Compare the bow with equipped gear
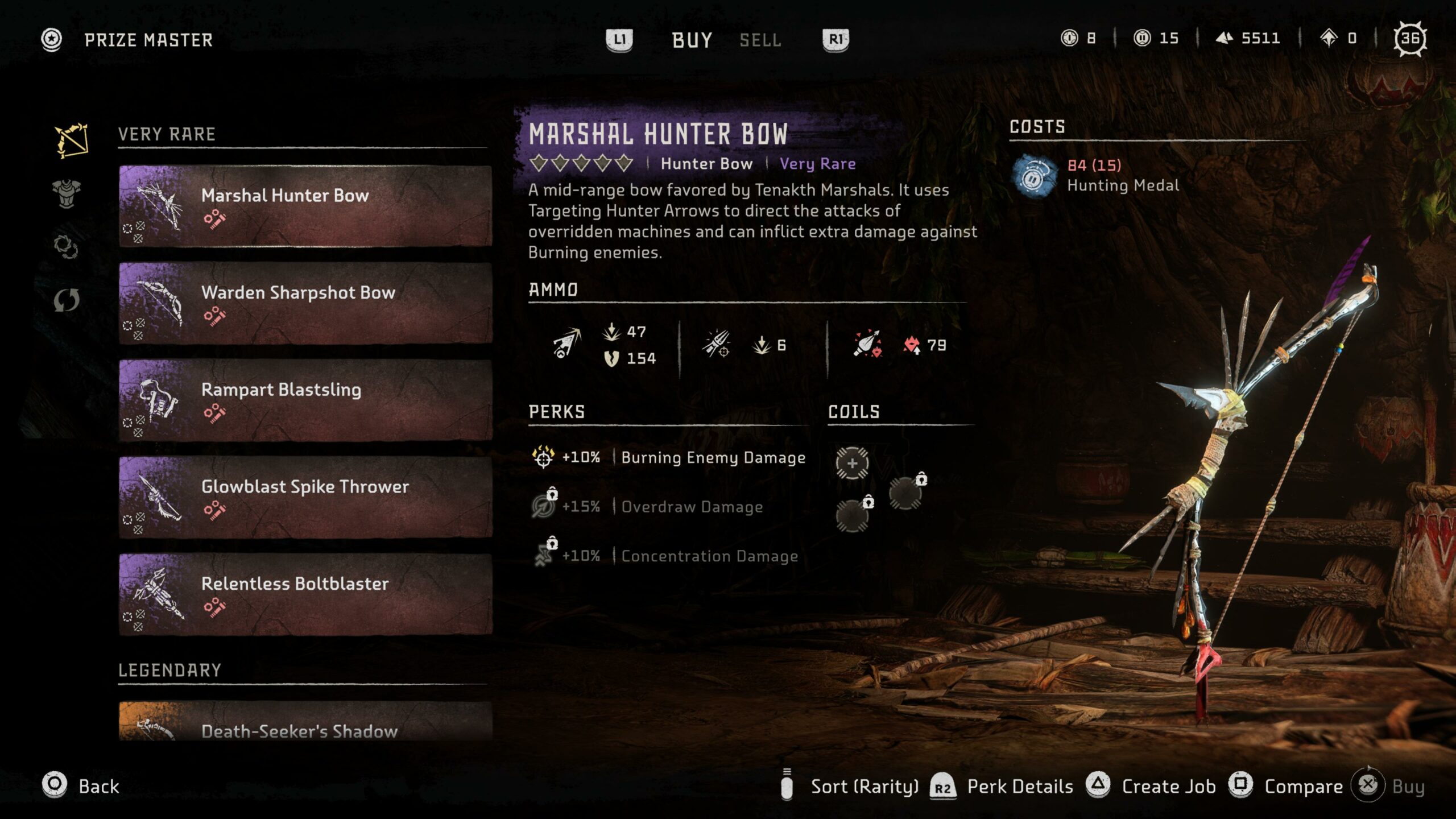The width and height of the screenshot is (1456, 819). coord(1287,787)
